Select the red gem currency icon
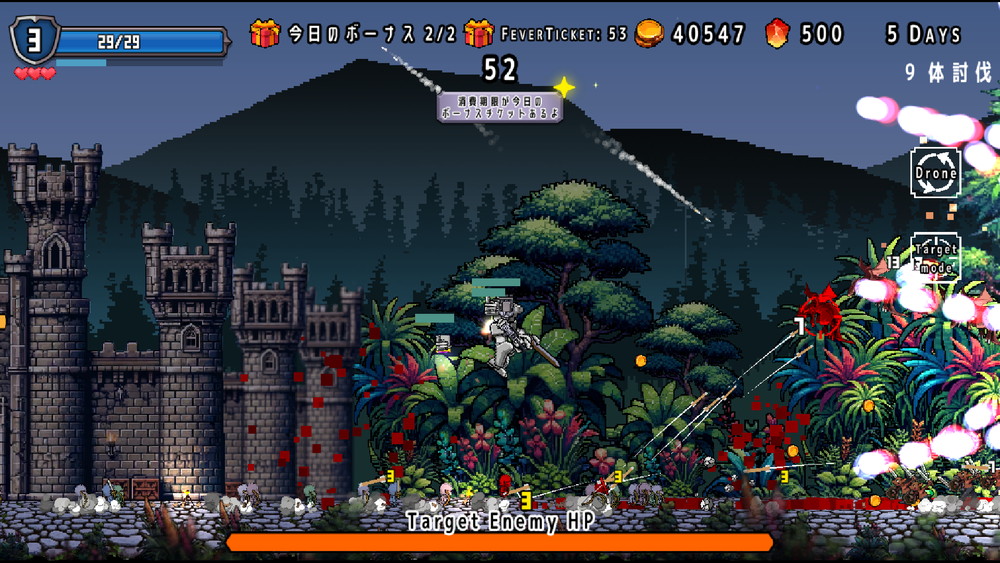Image resolution: width=1000 pixels, height=563 pixels. 777,34
